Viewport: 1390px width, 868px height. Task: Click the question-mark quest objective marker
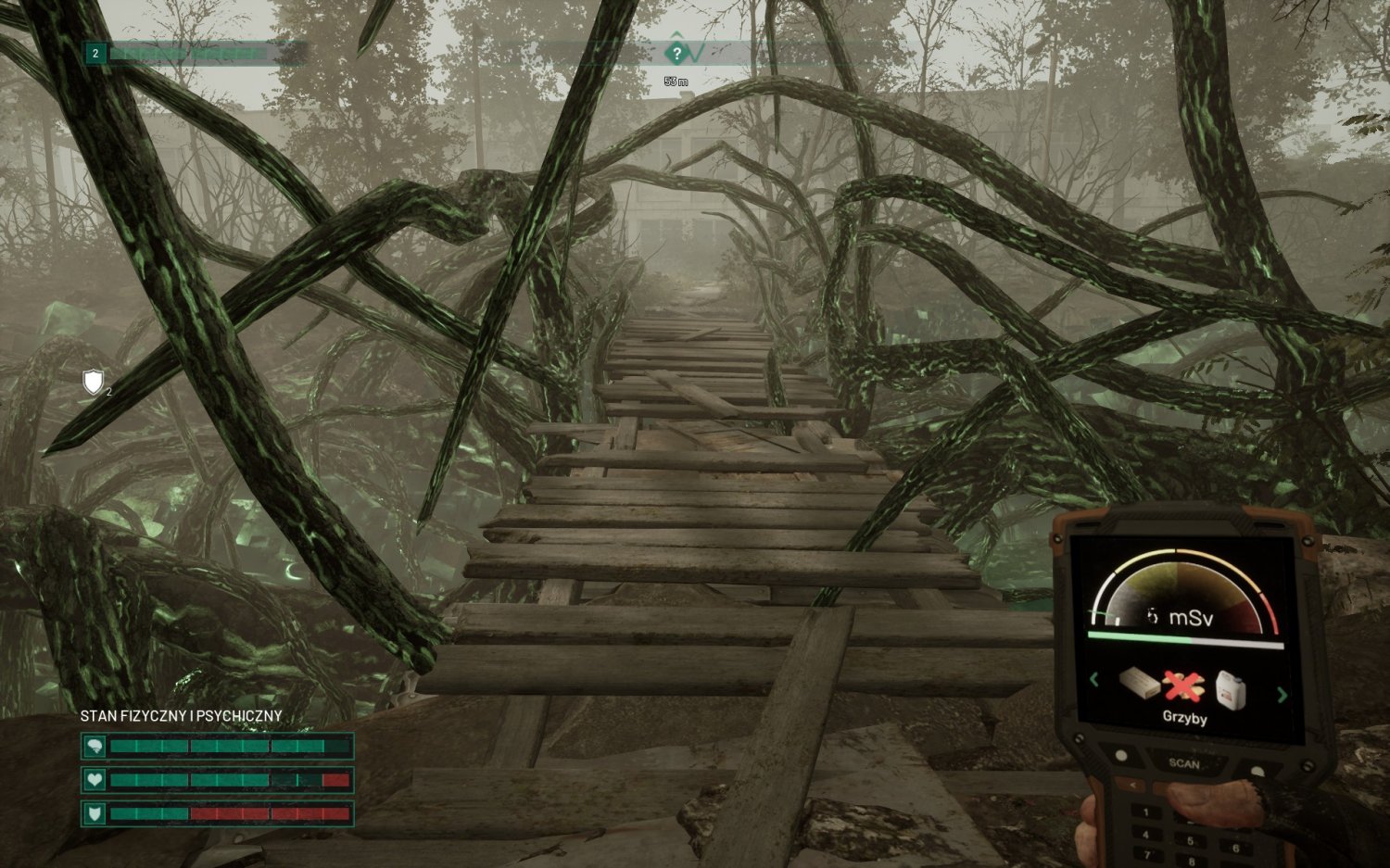[676, 53]
